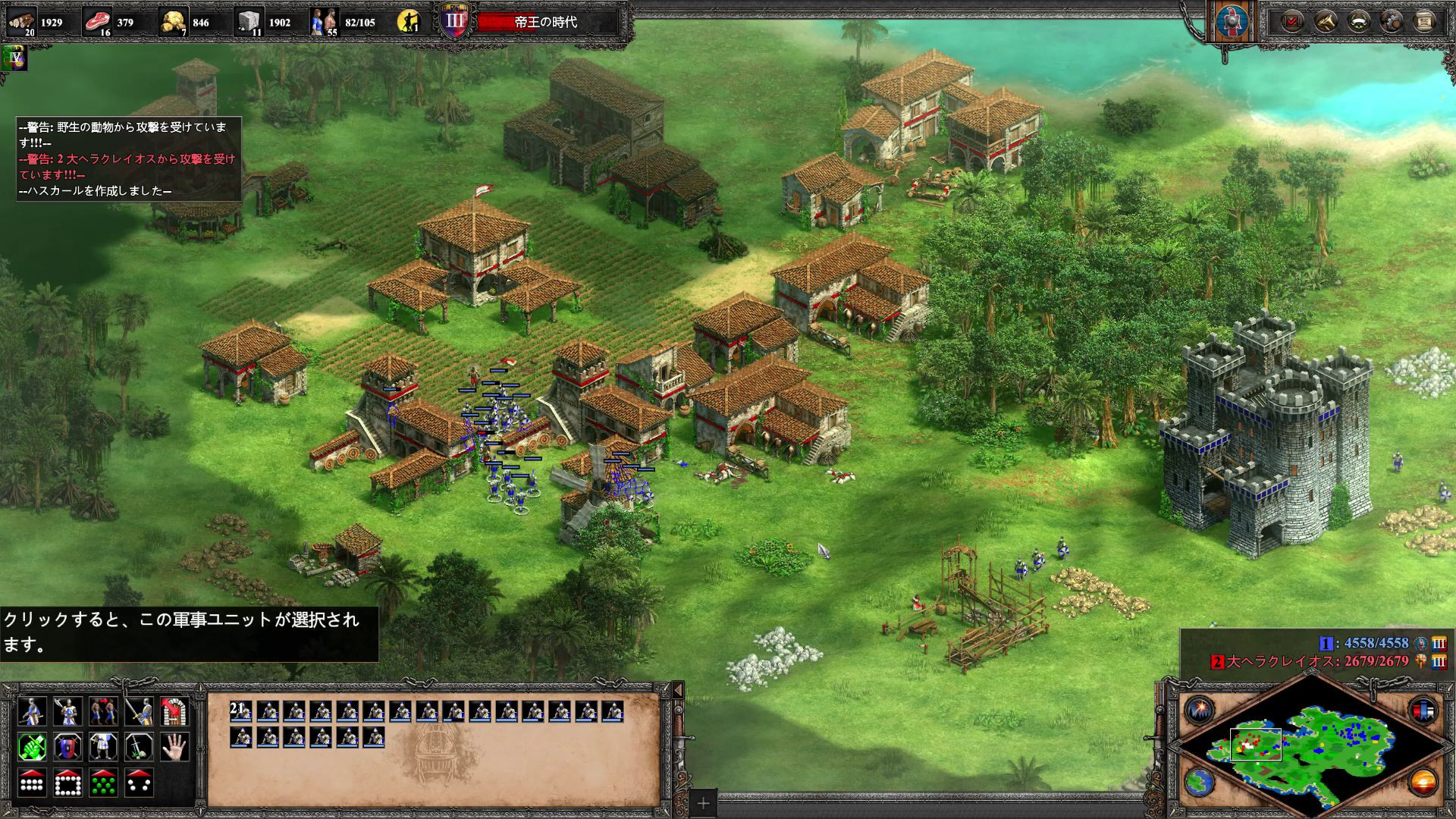The height and width of the screenshot is (819, 1456).
Task: Halt selected units with the Stop hand icon
Action: pos(176,746)
